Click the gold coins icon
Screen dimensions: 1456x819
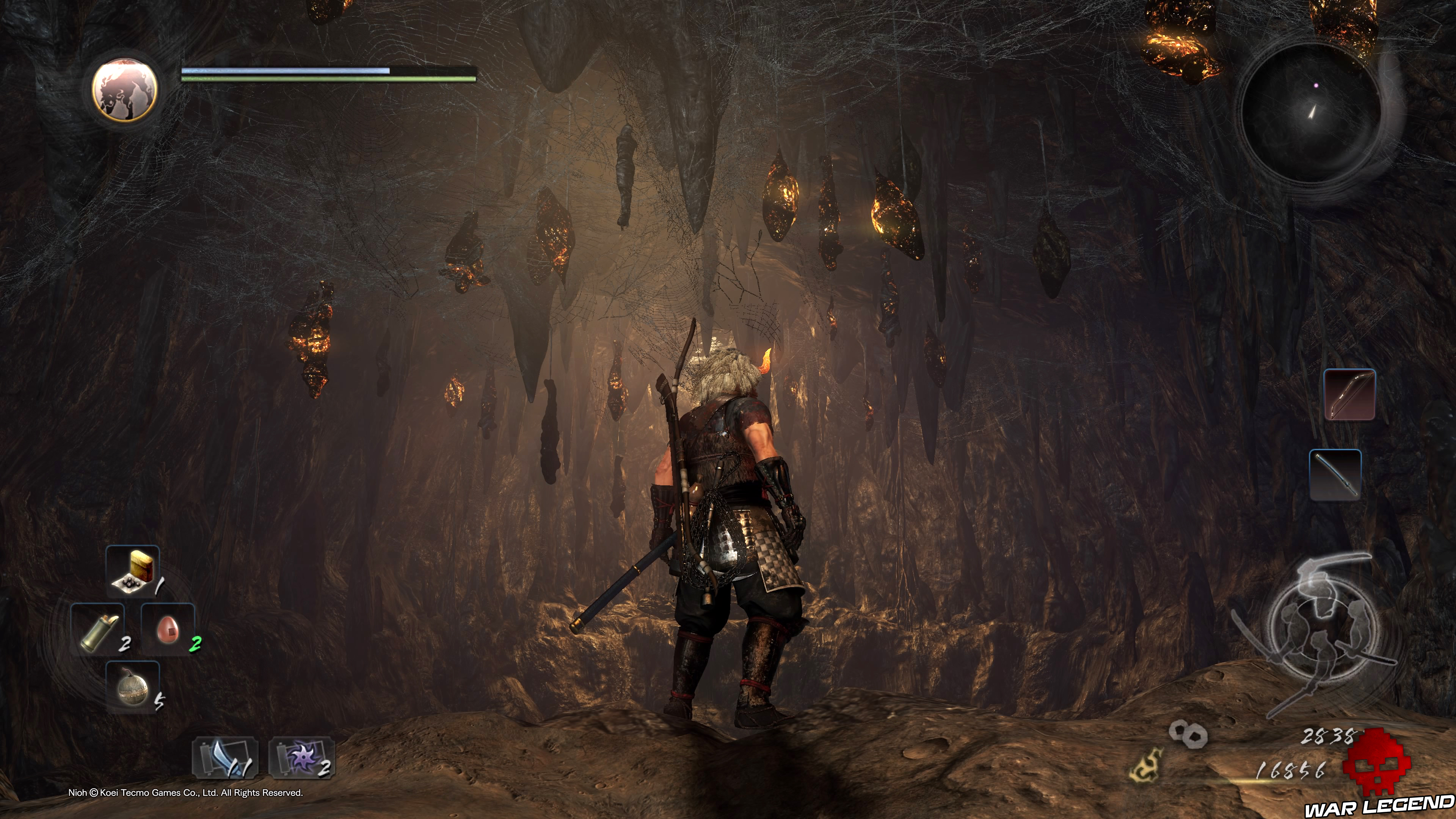(1188, 734)
